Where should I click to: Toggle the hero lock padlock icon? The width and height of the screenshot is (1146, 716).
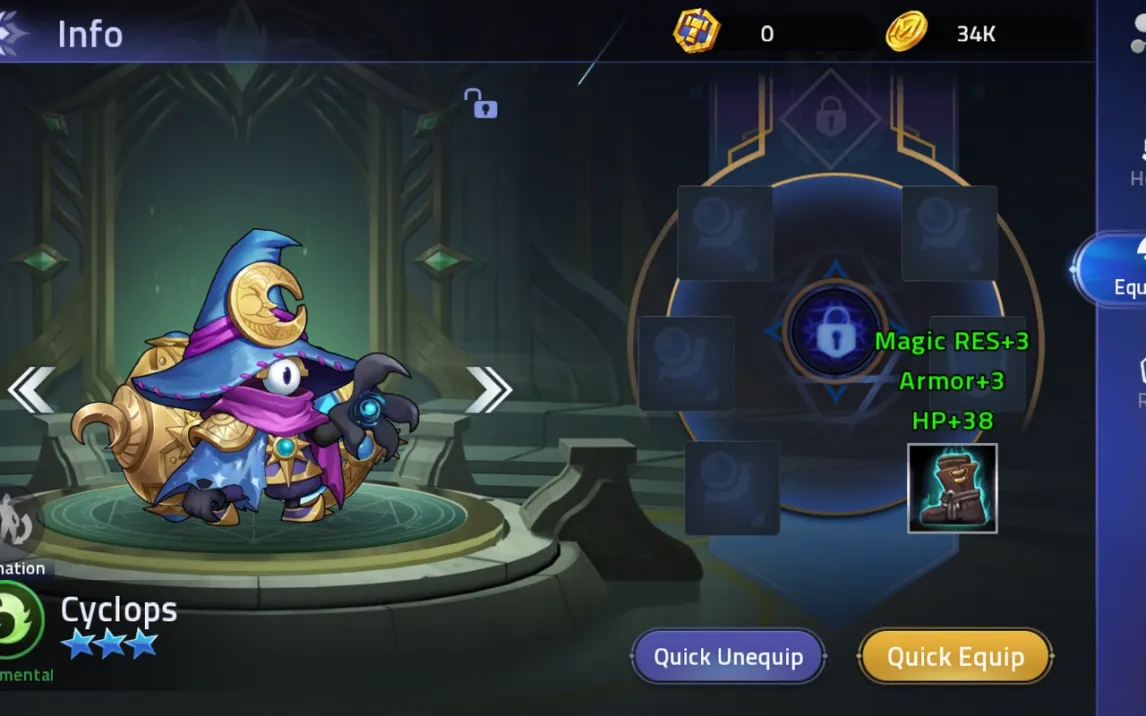point(480,103)
